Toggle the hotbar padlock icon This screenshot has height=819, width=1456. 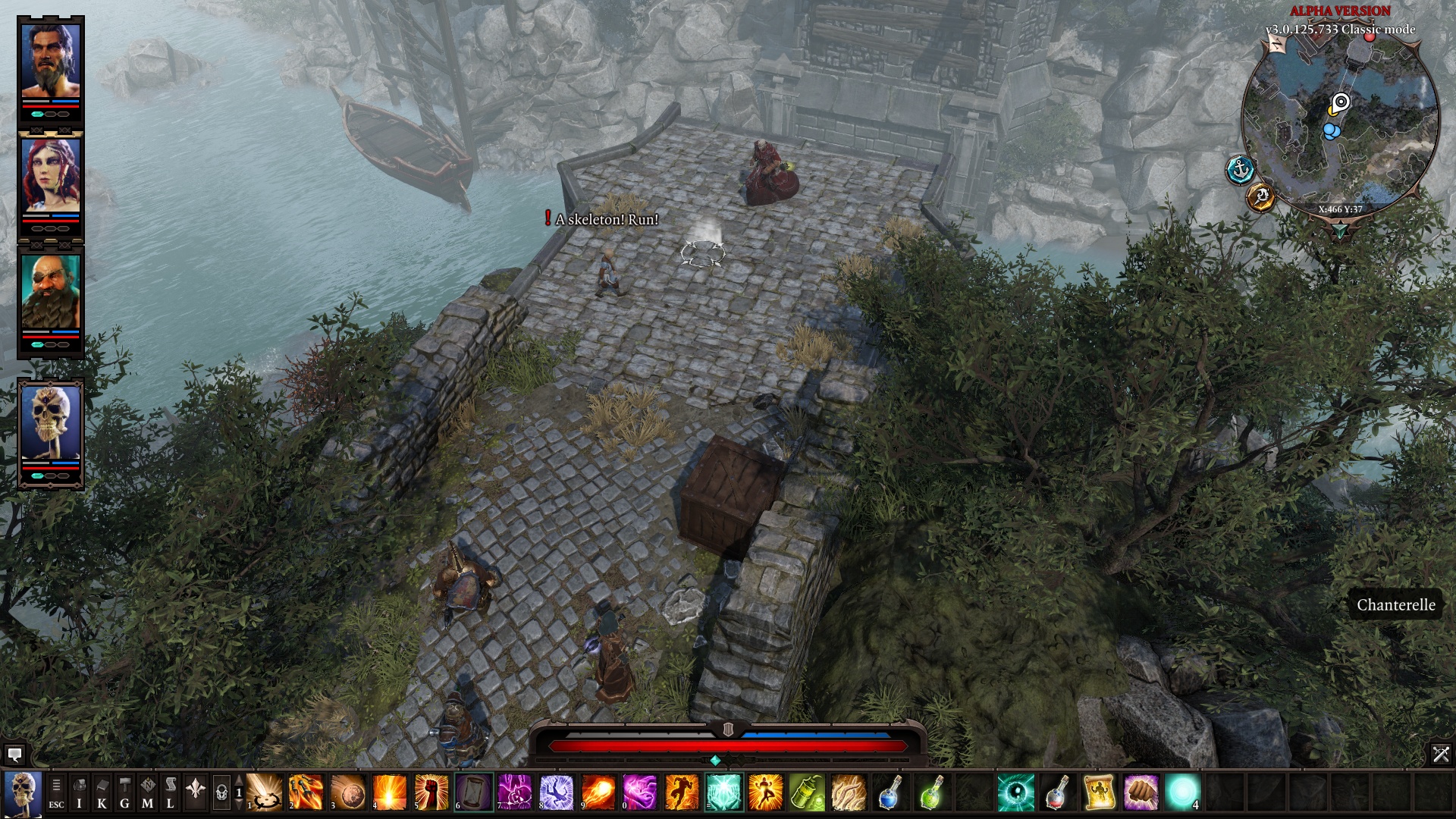click(221, 793)
